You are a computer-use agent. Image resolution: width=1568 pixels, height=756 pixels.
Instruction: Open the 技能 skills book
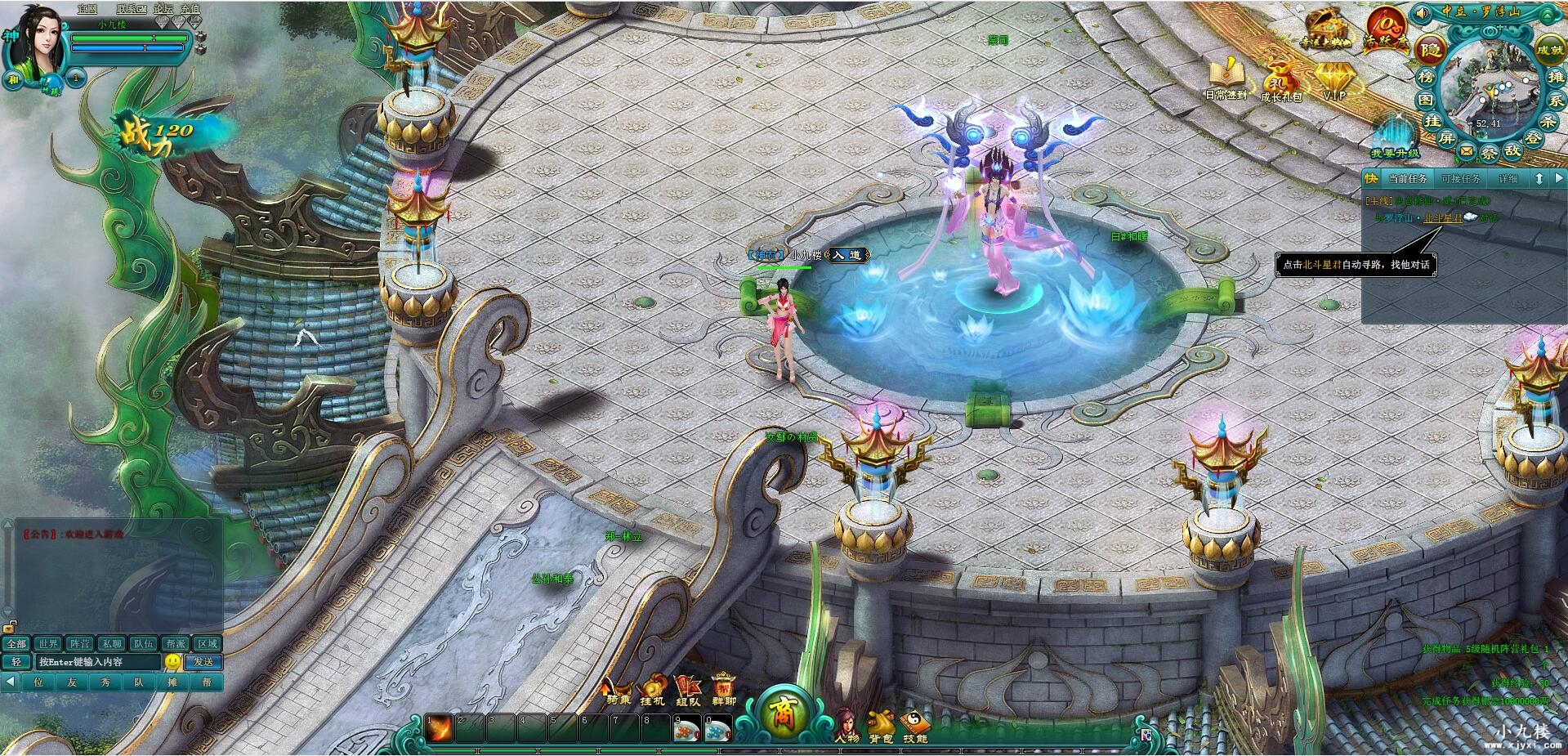click(x=915, y=725)
